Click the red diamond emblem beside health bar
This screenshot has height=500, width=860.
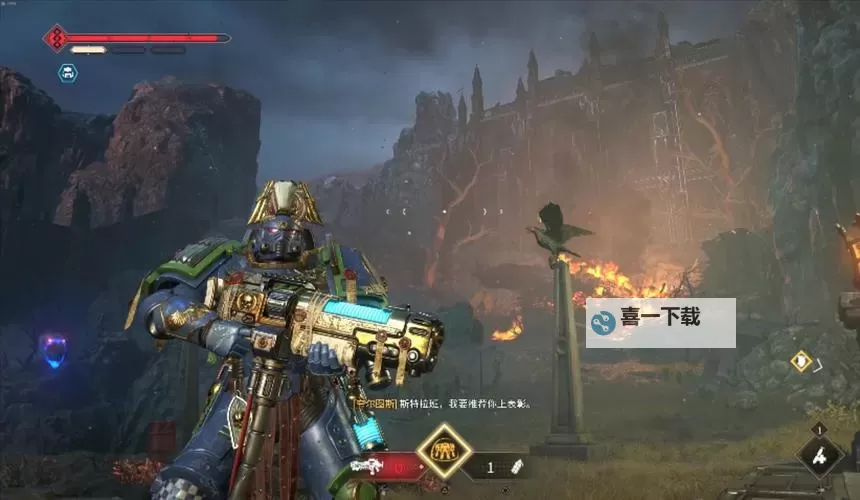(x=56, y=38)
